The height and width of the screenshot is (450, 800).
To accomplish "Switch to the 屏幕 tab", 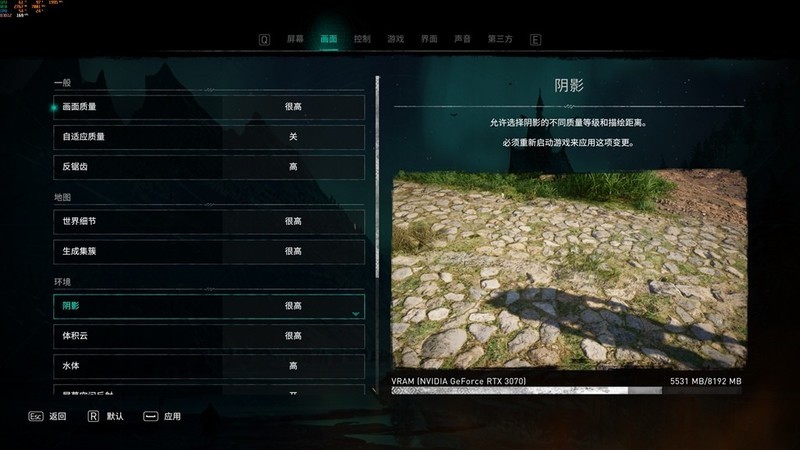I will click(295, 39).
